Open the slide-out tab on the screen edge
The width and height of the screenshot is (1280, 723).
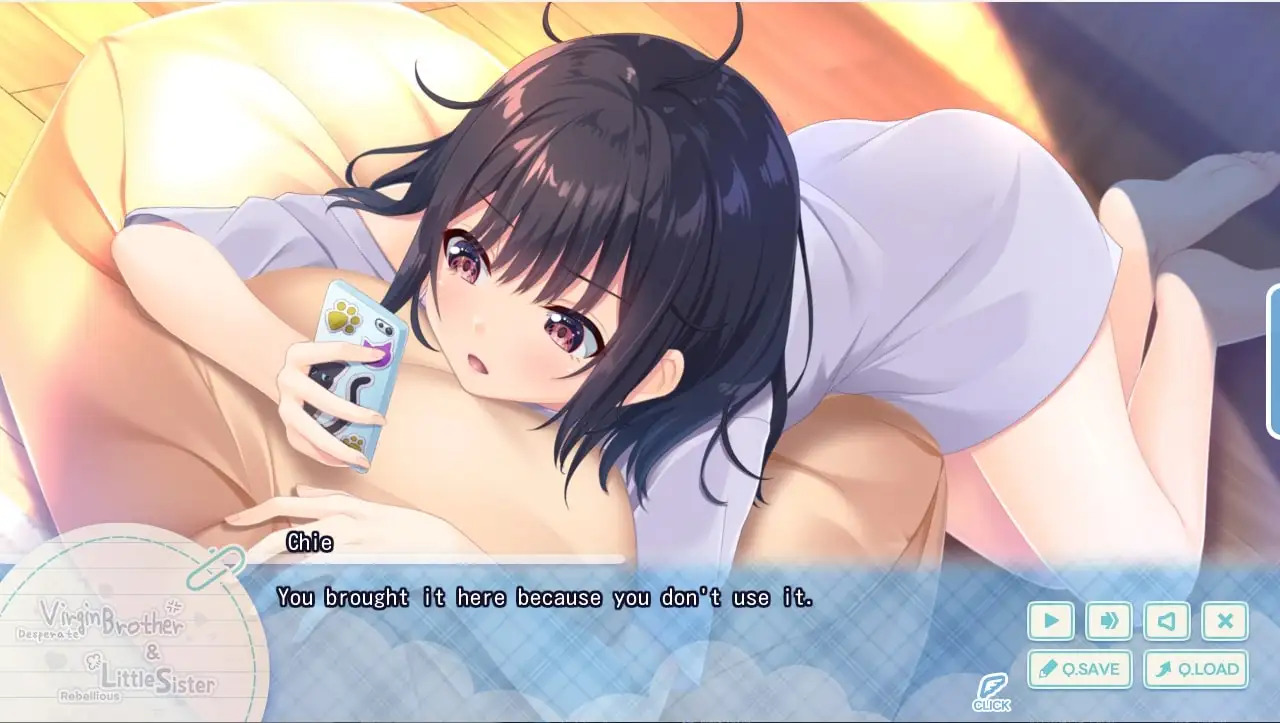coord(1273,362)
